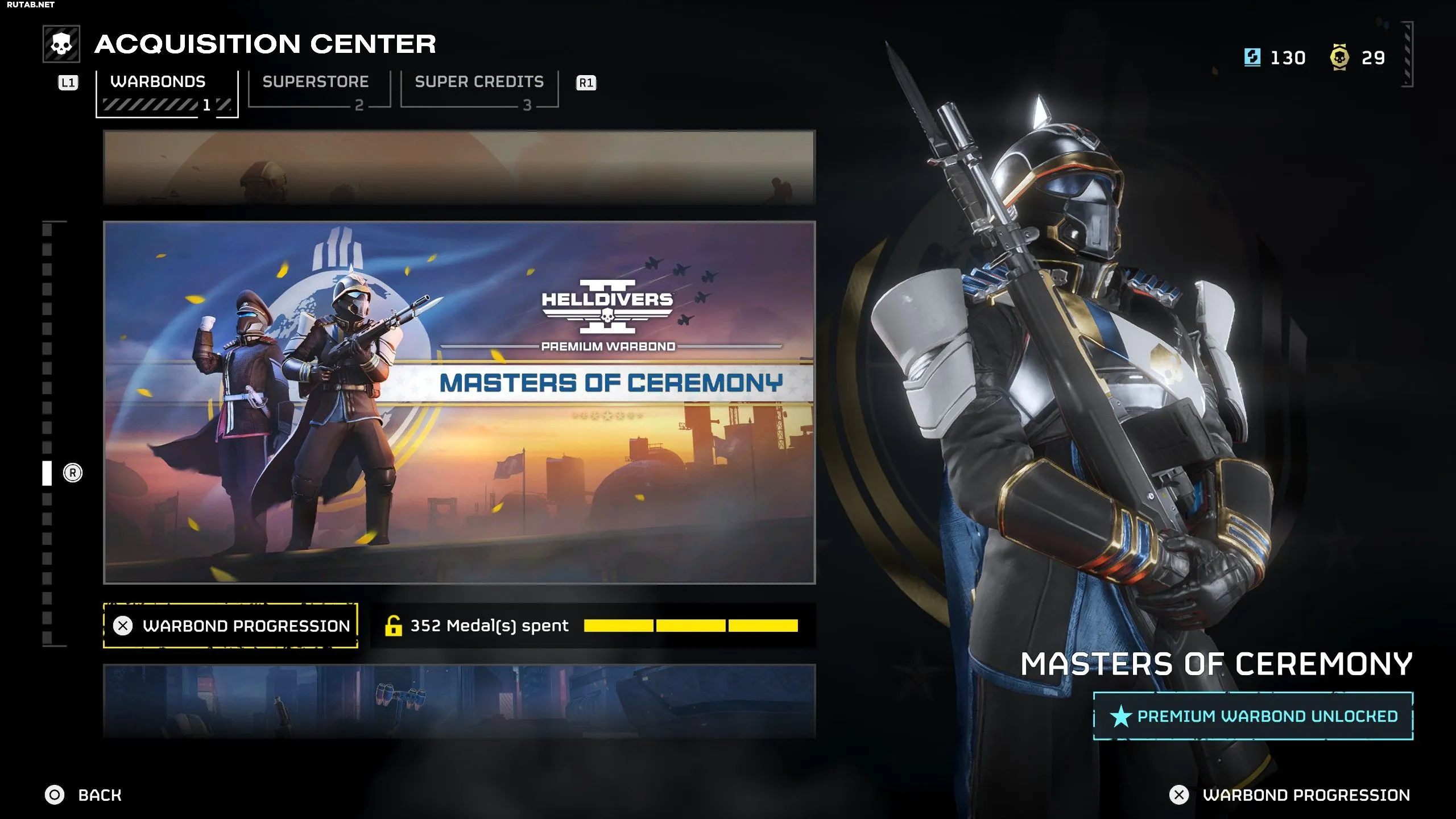
Task: Select the Super Credits tab
Action: pyautogui.click(x=479, y=89)
